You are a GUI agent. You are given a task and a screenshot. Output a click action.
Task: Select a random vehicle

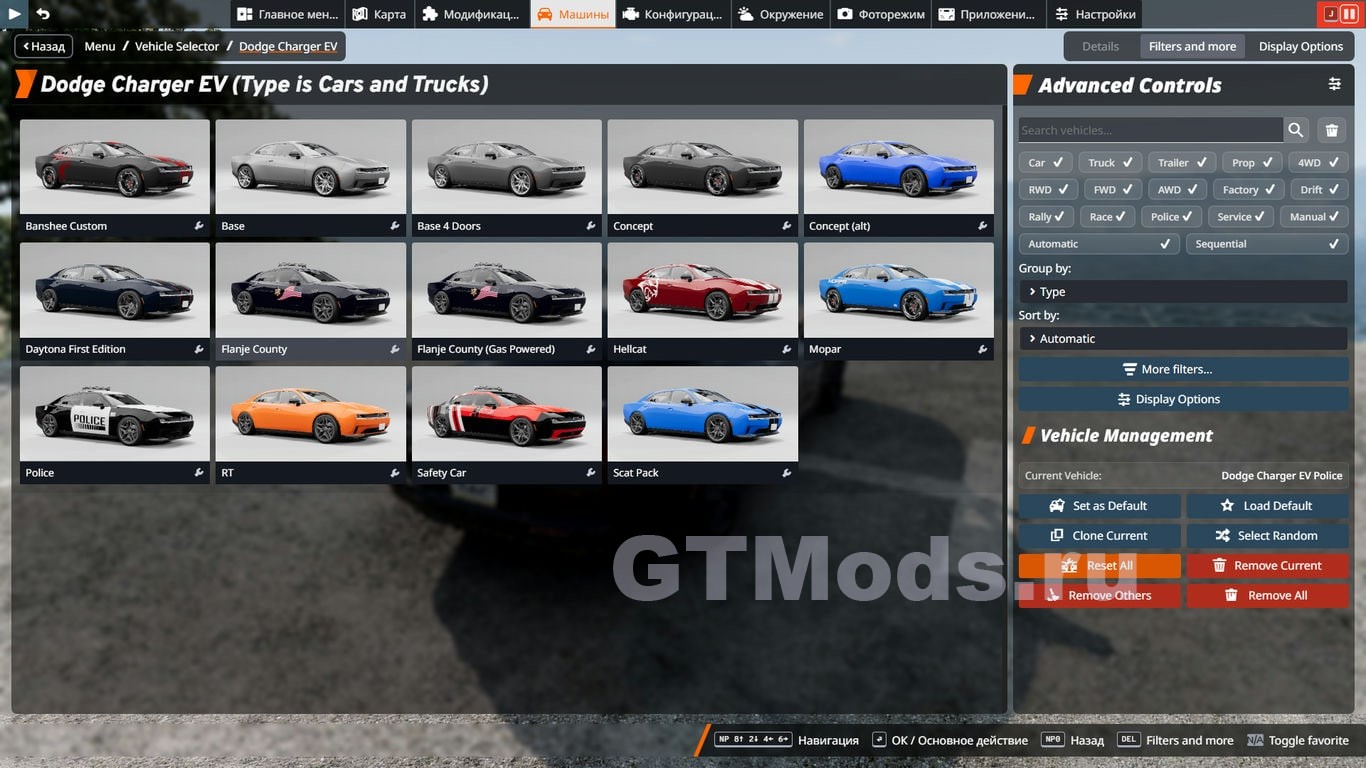[x=1267, y=536]
